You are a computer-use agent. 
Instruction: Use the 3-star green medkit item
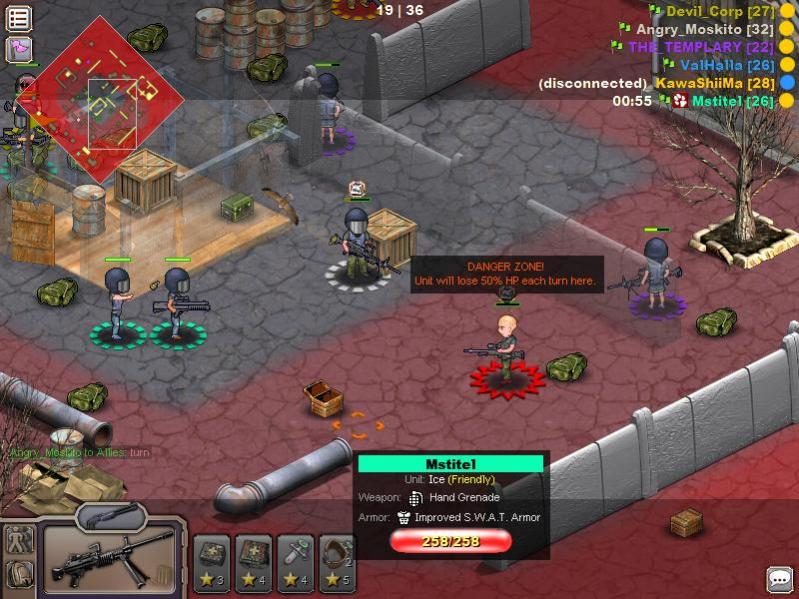click(x=212, y=562)
